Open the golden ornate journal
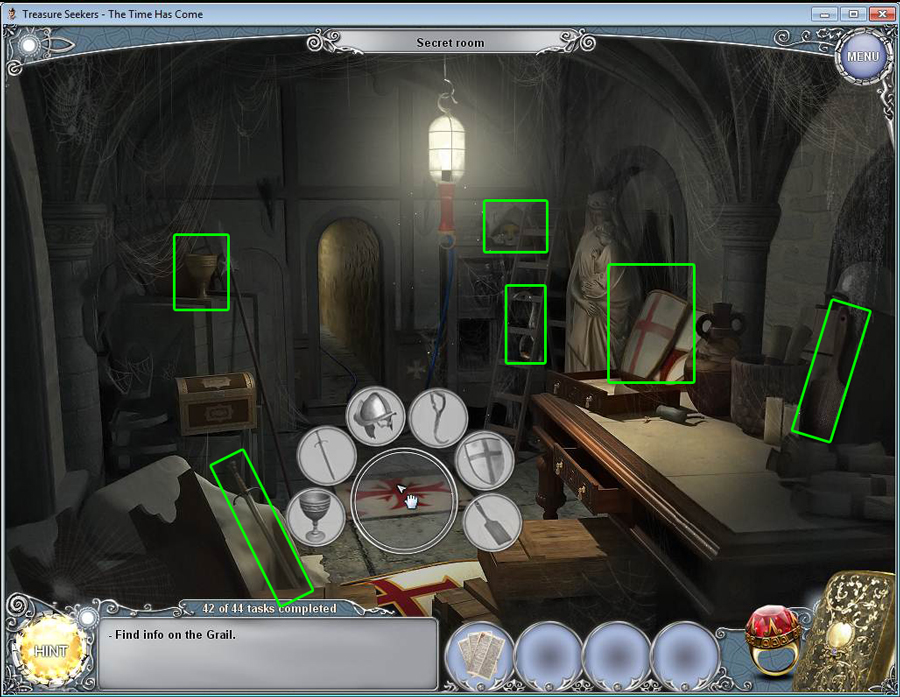Image resolution: width=900 pixels, height=697 pixels. pos(851,632)
